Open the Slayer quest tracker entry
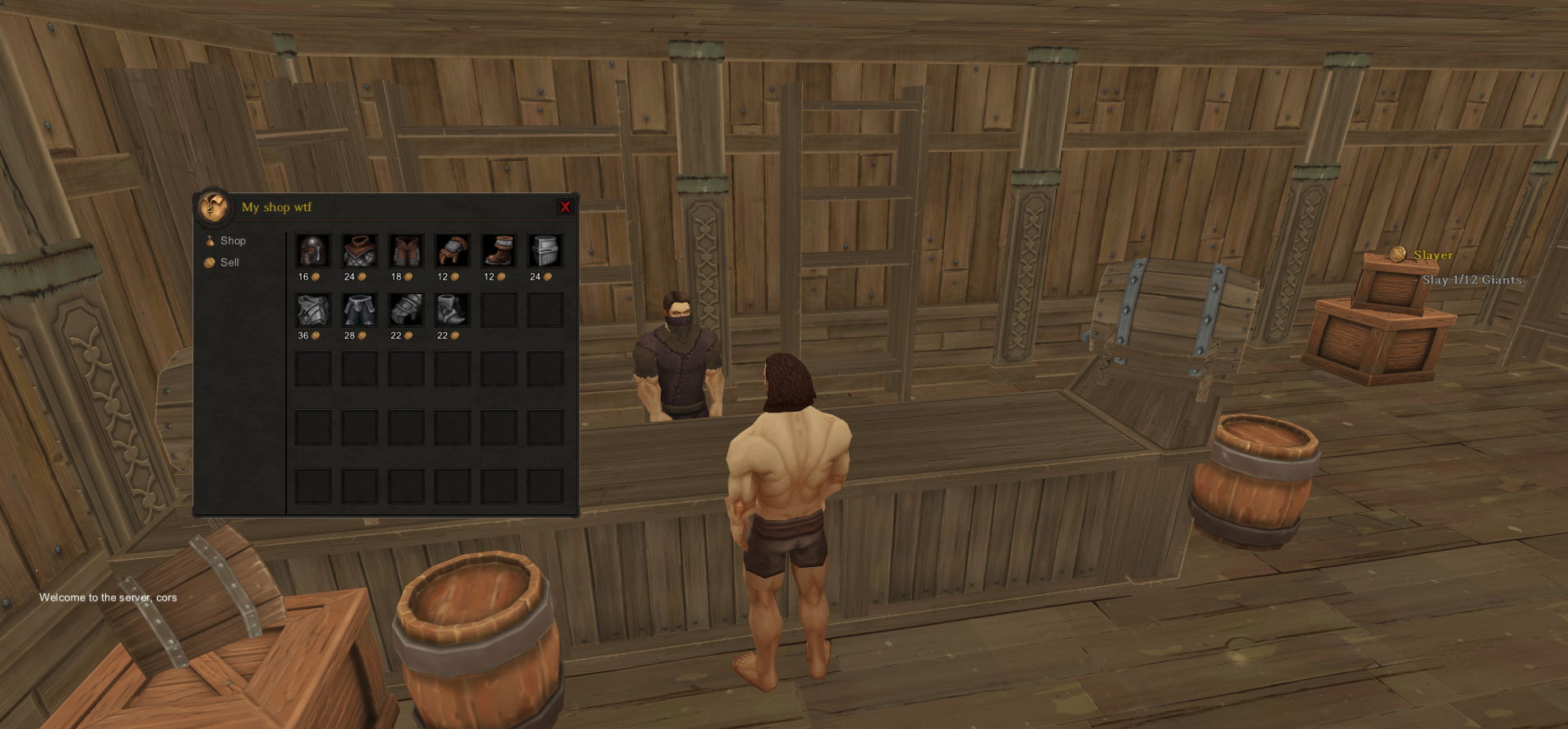1568x729 pixels. pos(1432,256)
